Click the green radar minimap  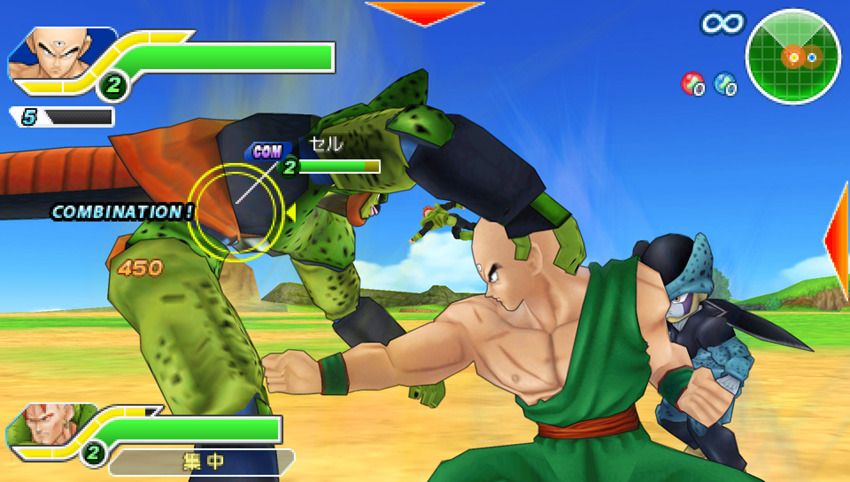coord(793,56)
